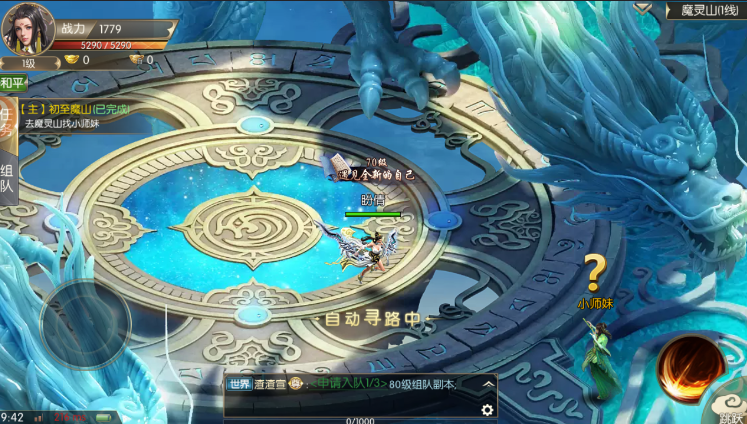The height and width of the screenshot is (424, 747).
Task: Open the 世界 world chat channel
Action: point(240,384)
